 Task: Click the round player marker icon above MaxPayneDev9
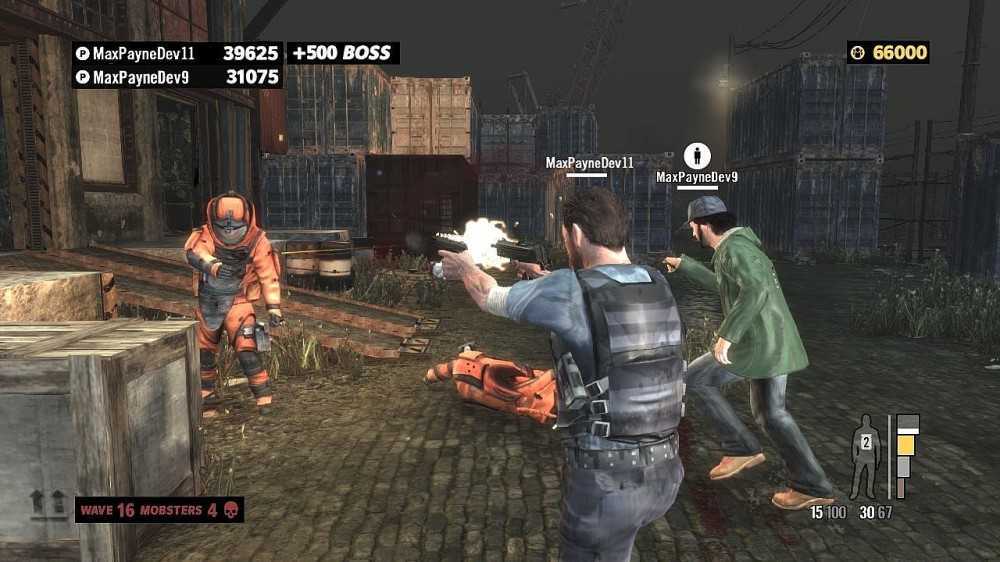pyautogui.click(x=697, y=155)
